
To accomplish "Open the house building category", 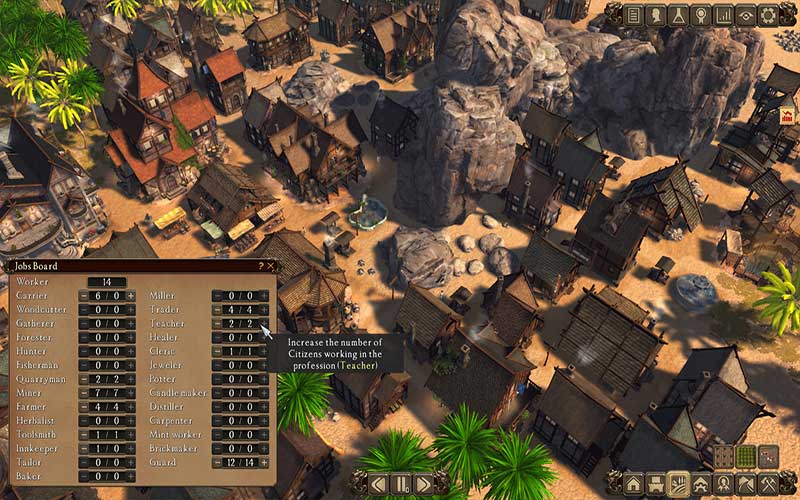I will [x=633, y=484].
